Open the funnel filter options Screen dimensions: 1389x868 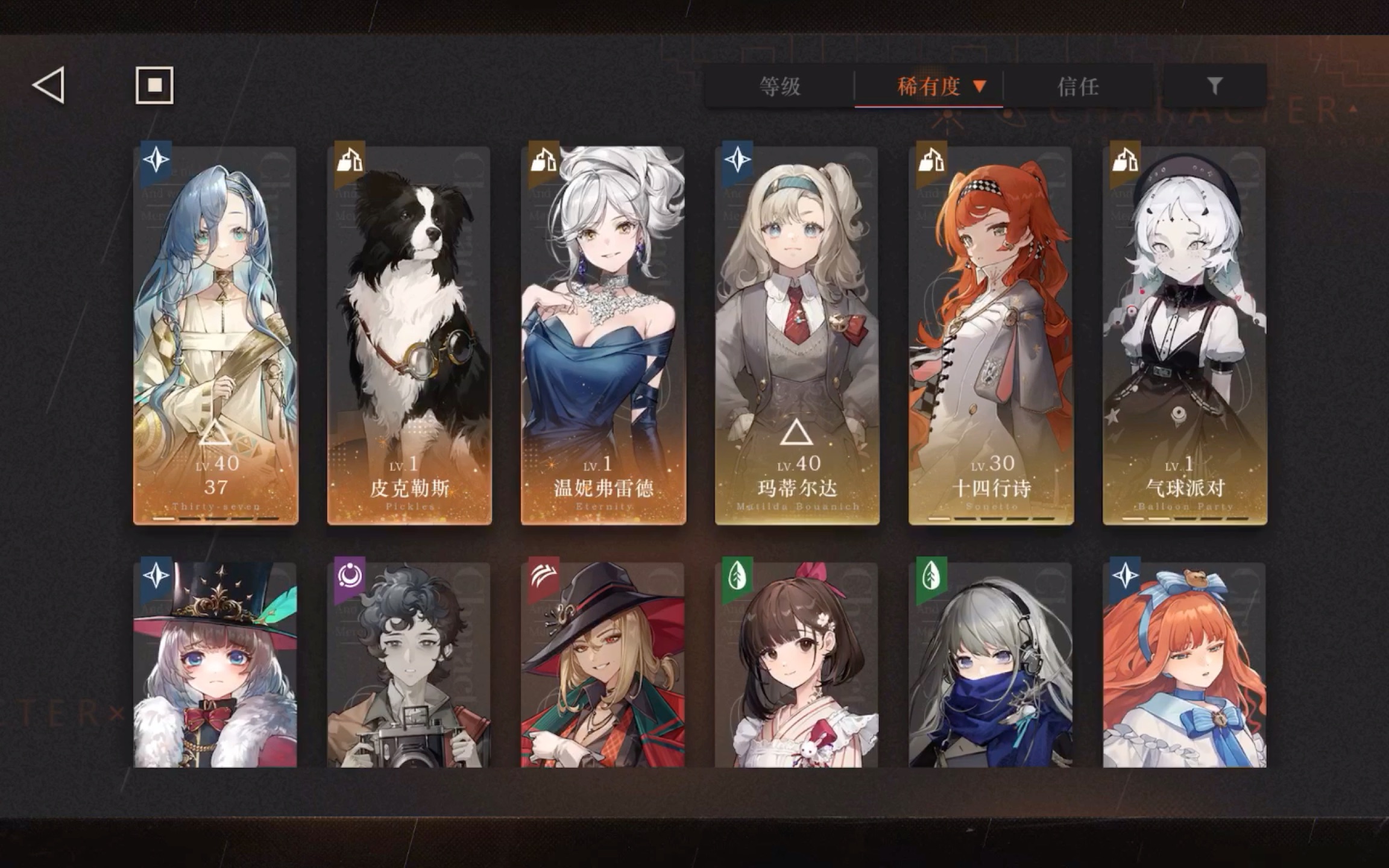tap(1214, 86)
